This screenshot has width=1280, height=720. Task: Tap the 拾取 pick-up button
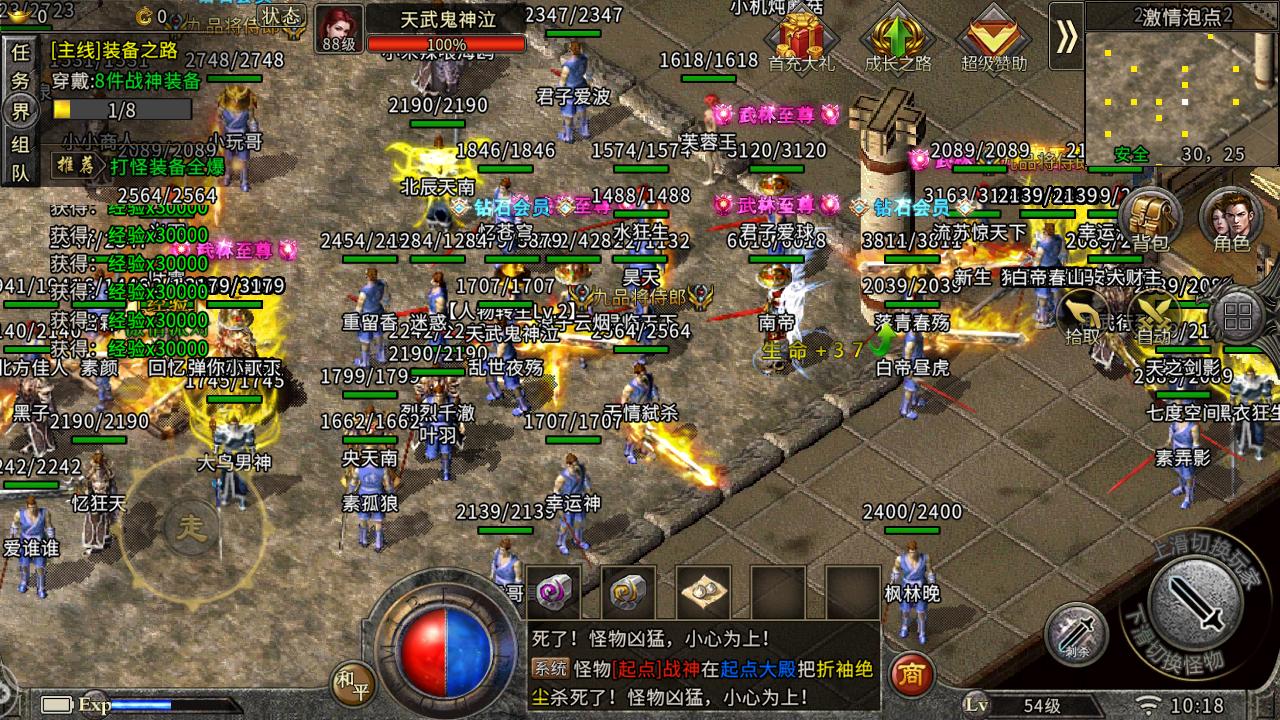[x=1083, y=318]
